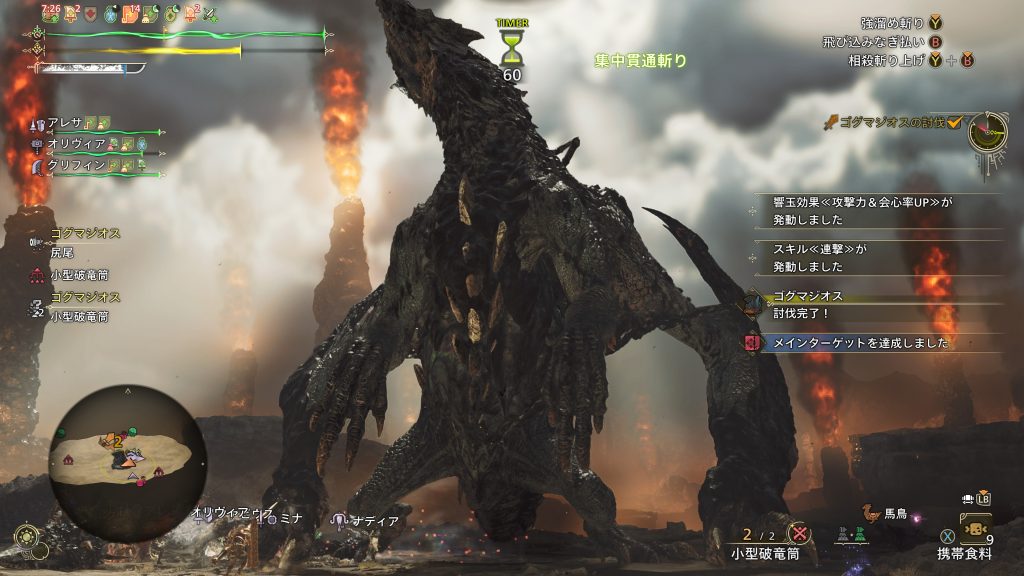Click the 馬鳥 mount icon
Screen dimensions: 1024x576
pyautogui.click(x=870, y=513)
